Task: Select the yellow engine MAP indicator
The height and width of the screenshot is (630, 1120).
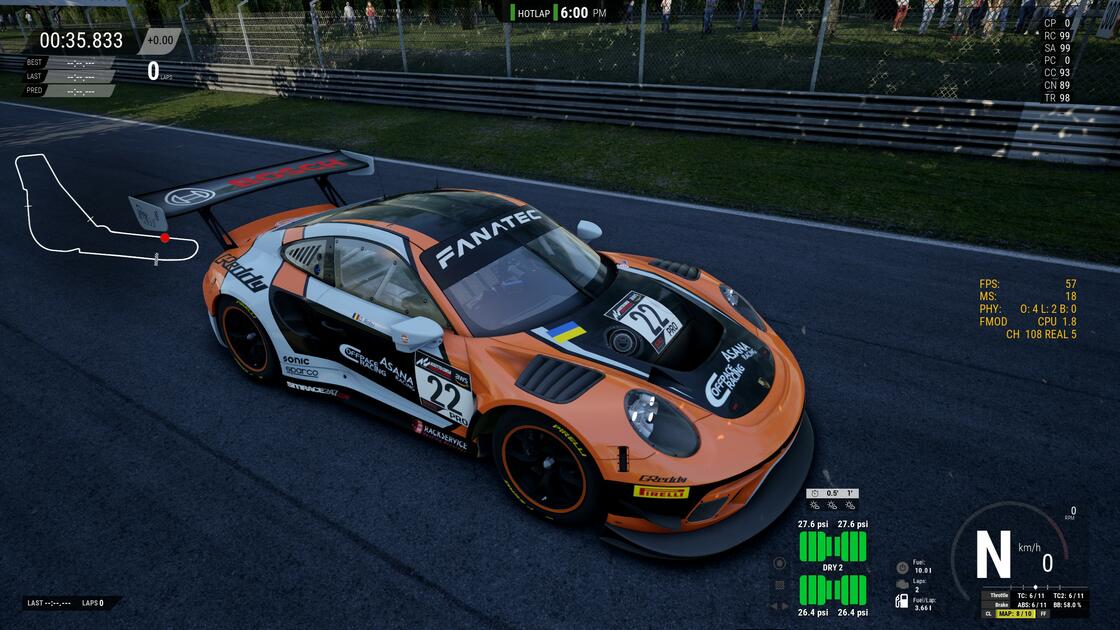Action: click(x=1015, y=613)
